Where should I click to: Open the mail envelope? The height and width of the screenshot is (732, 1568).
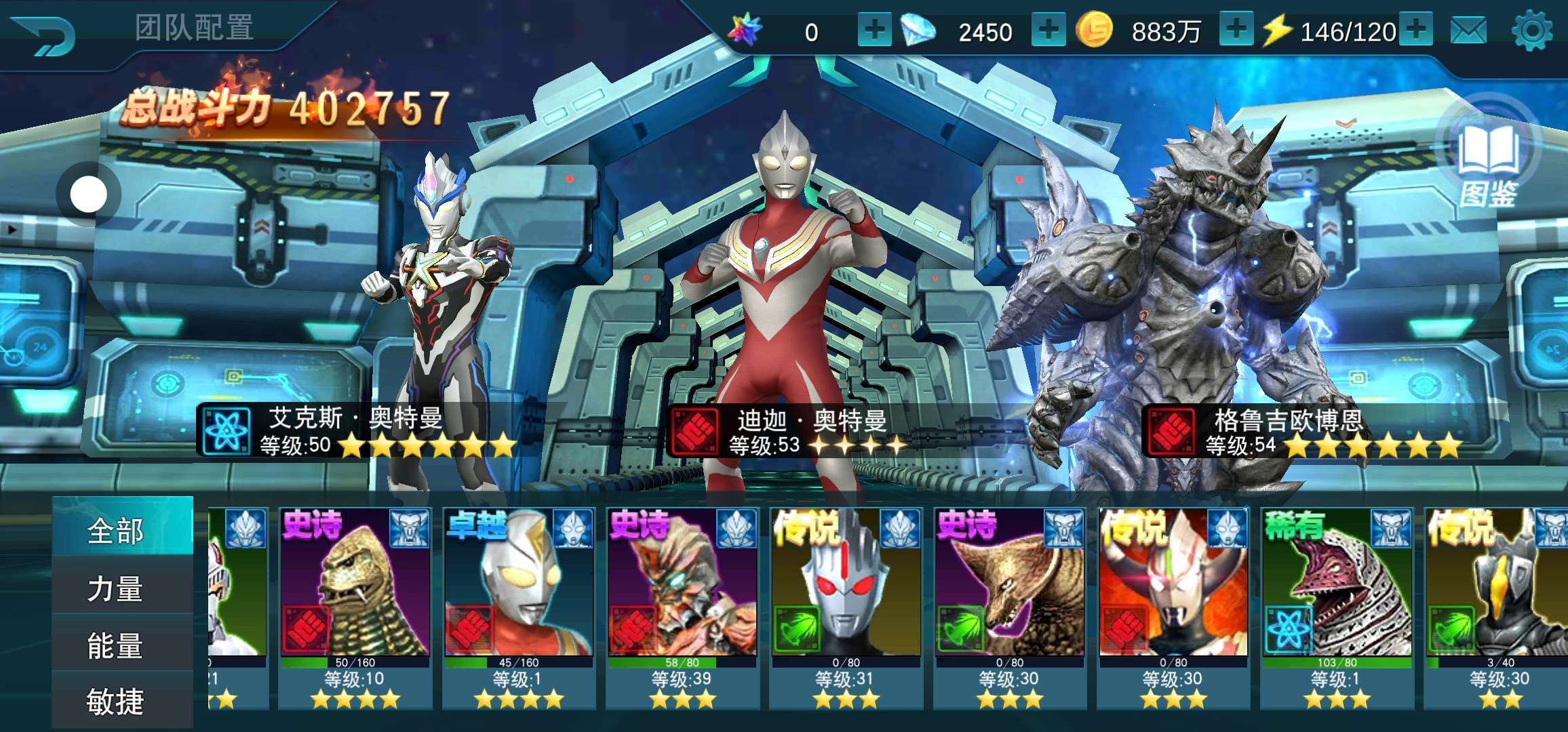tap(1468, 31)
